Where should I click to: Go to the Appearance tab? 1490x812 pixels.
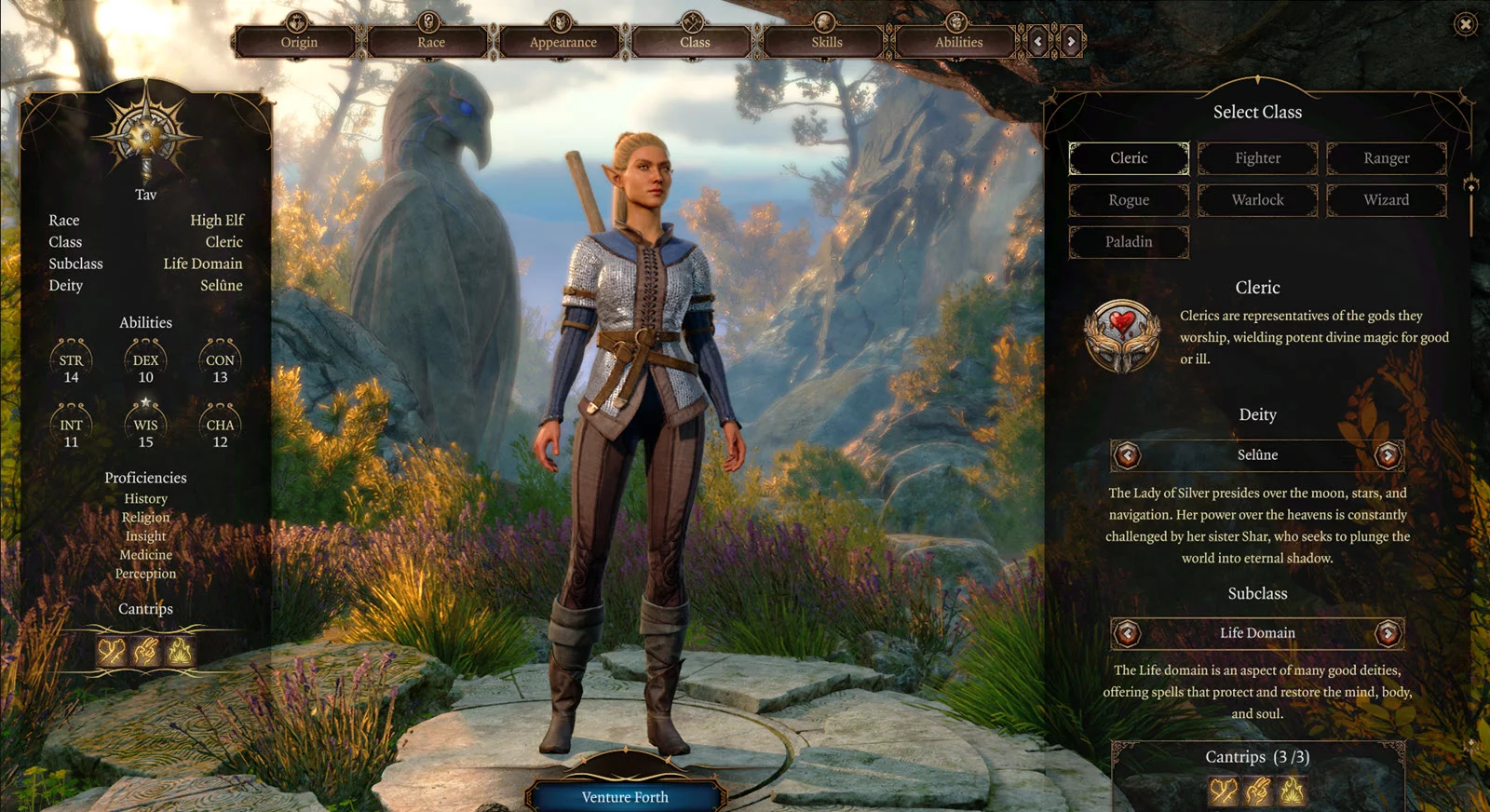click(x=562, y=42)
